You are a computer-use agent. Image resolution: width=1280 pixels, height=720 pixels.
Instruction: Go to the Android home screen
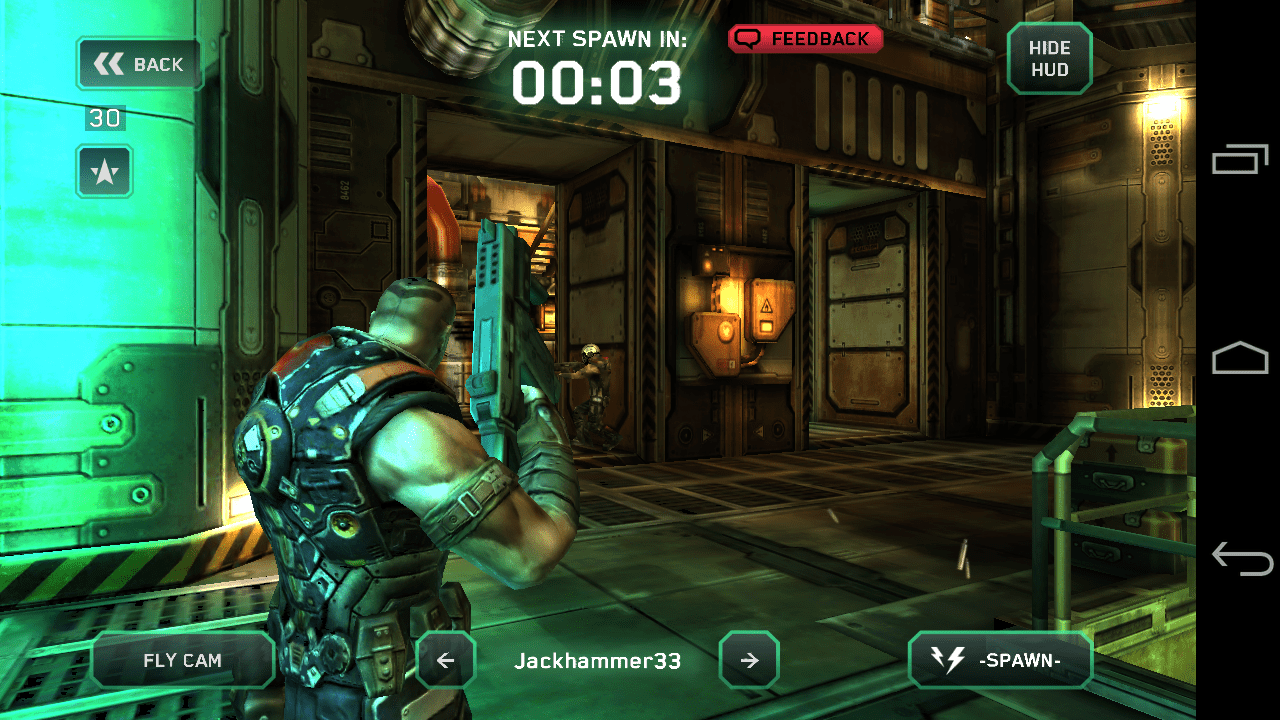1240,358
